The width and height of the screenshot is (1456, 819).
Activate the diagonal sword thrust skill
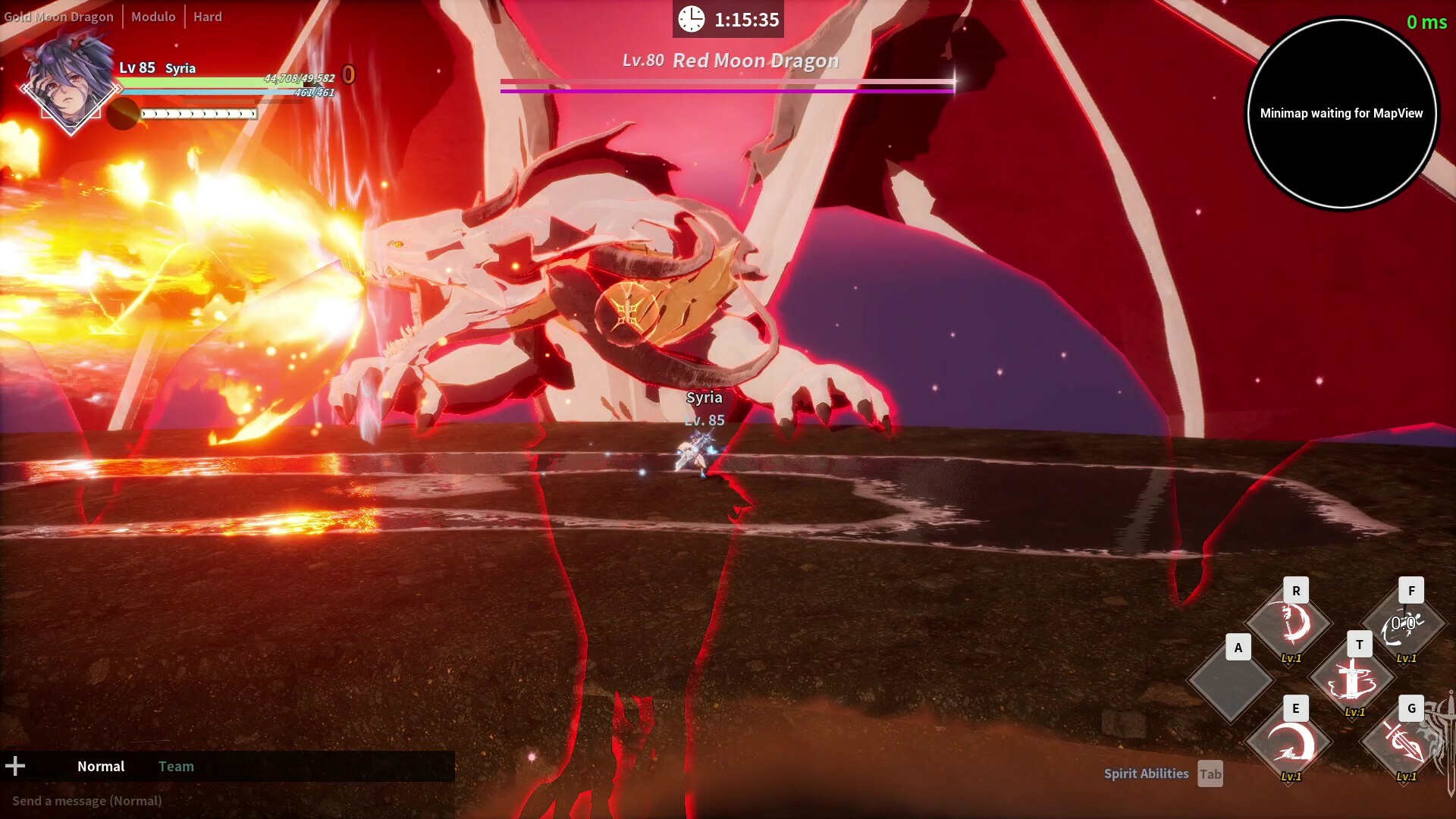(x=1404, y=743)
